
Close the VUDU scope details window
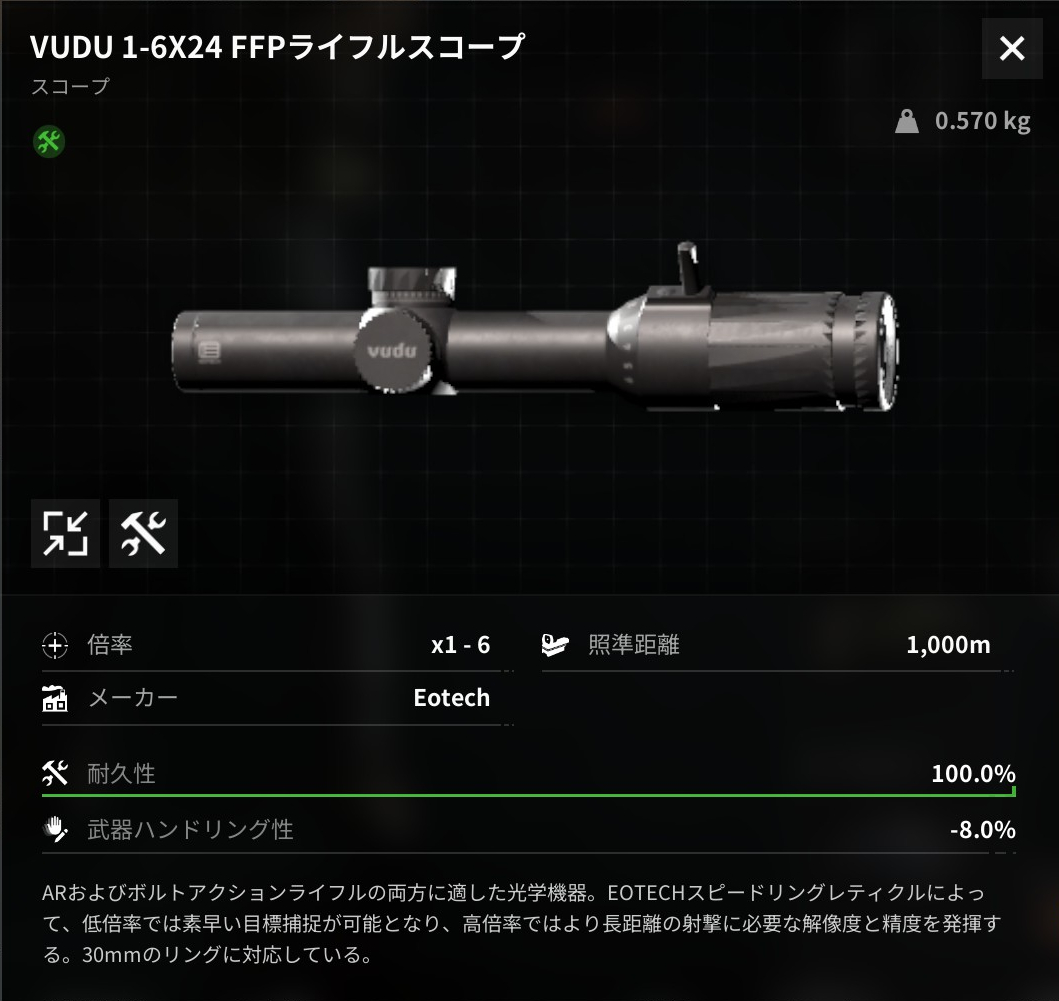point(1012,48)
